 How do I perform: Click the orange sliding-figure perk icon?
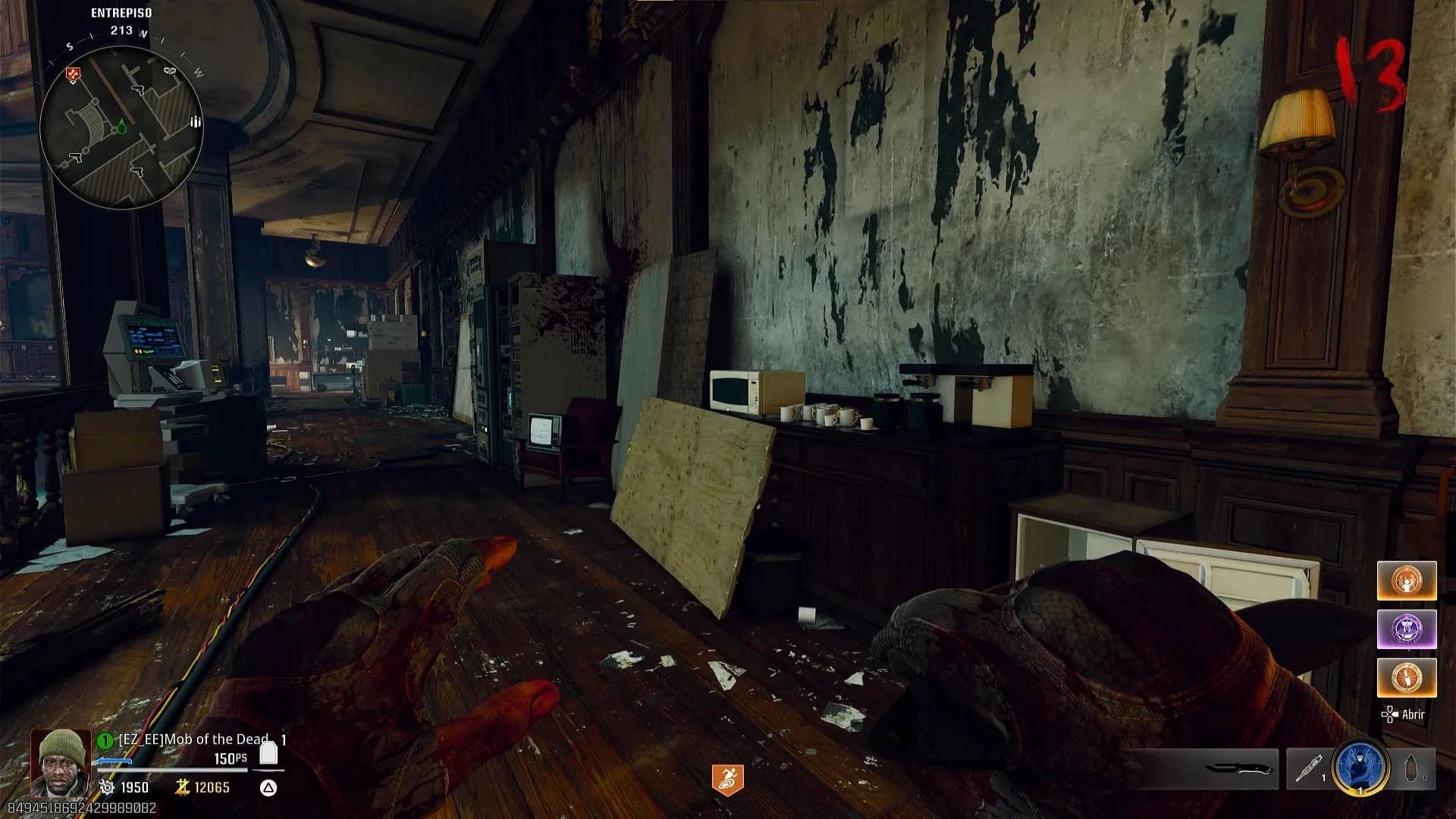(x=727, y=780)
